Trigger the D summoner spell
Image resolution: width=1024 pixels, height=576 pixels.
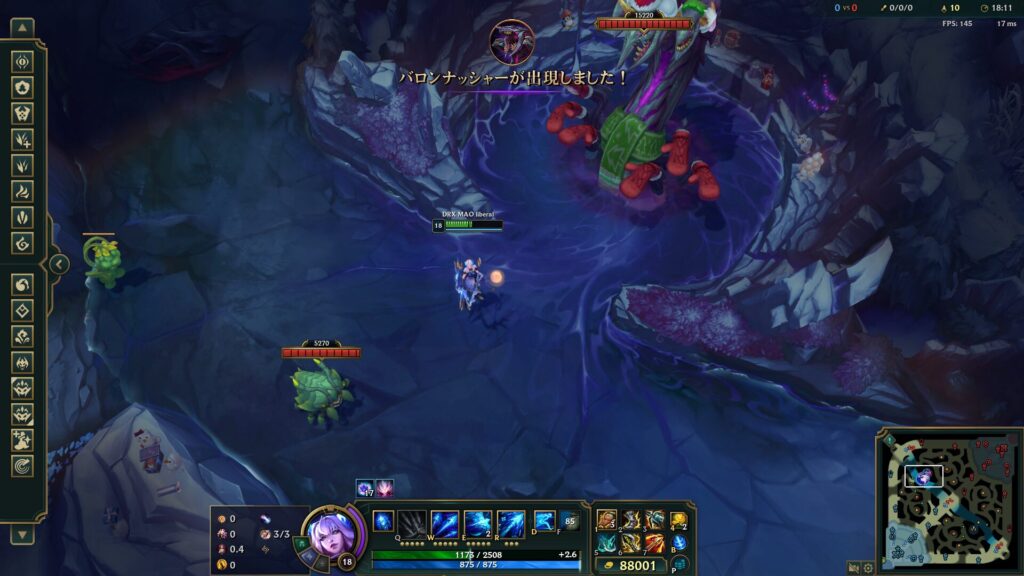coord(544,520)
